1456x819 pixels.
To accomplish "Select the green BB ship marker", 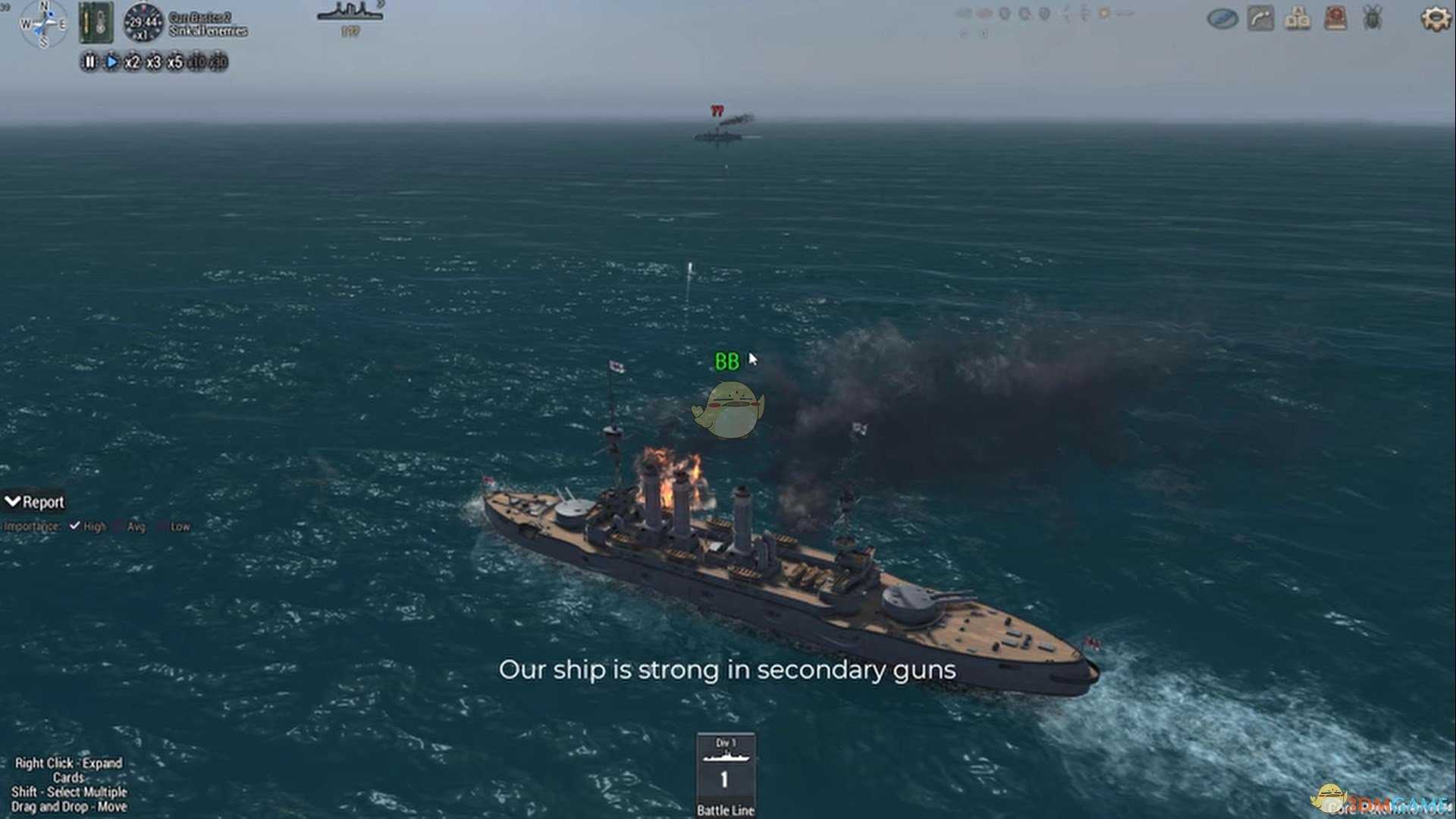I will (726, 362).
